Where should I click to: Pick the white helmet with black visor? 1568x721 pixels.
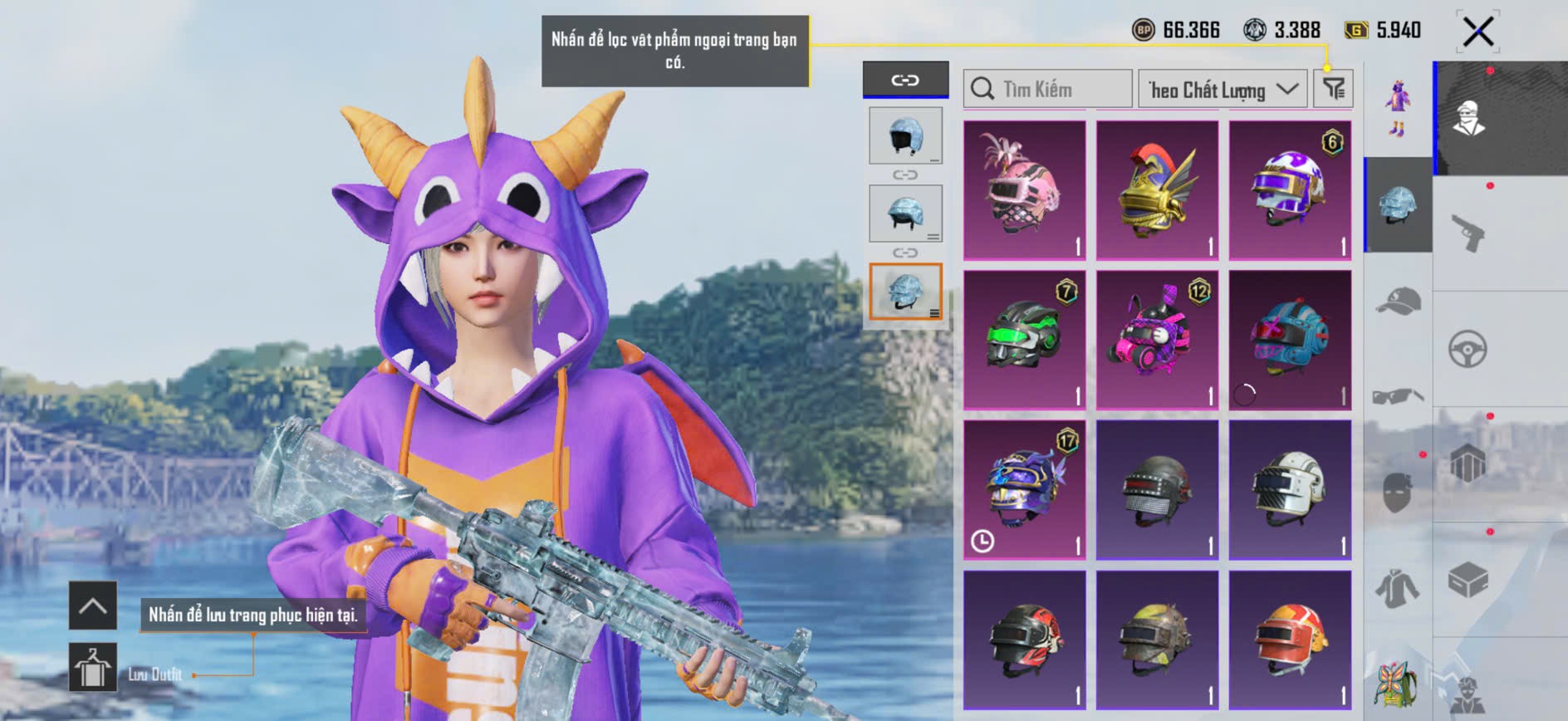coord(1290,489)
